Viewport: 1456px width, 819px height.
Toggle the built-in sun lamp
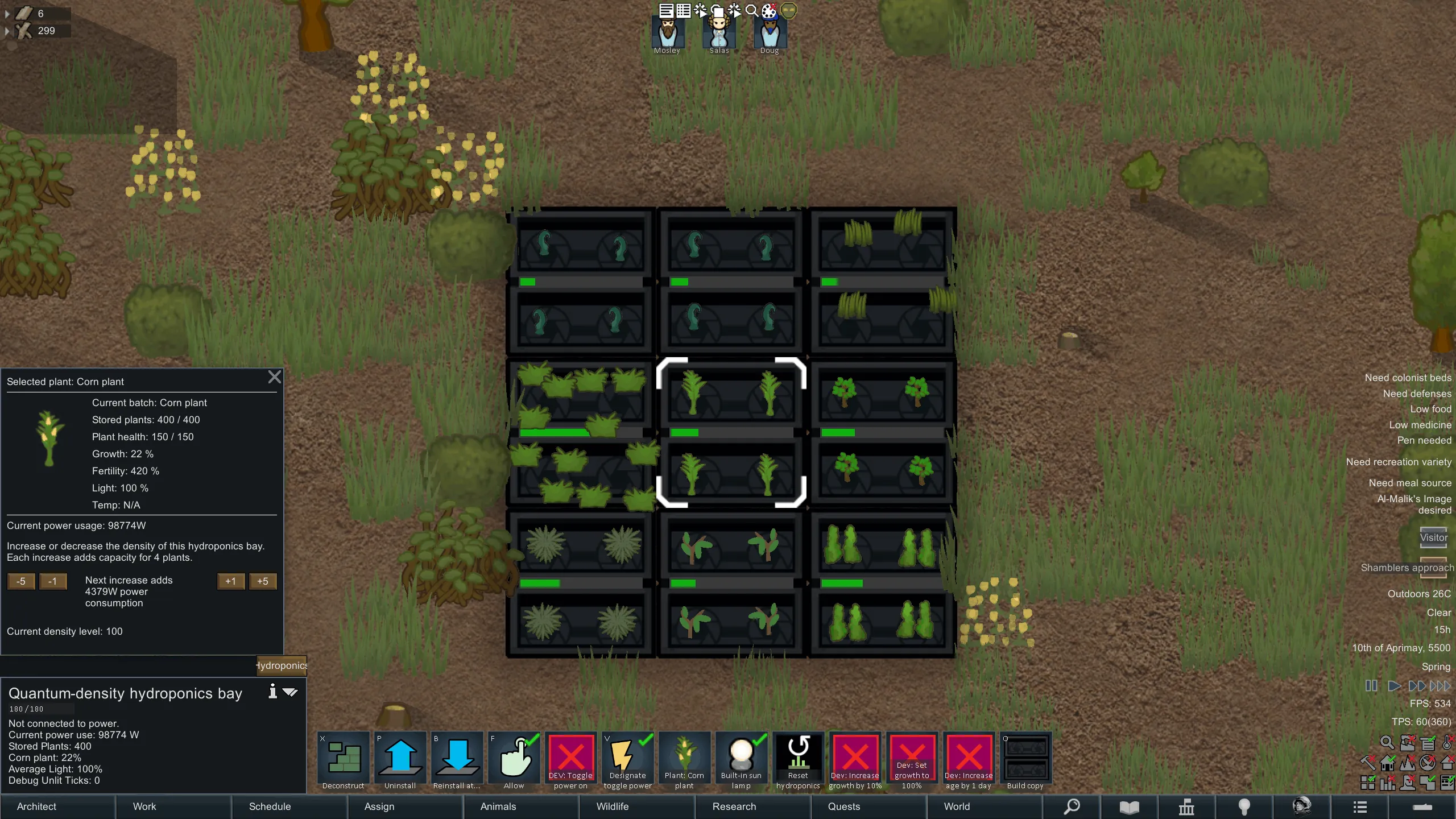point(741,760)
